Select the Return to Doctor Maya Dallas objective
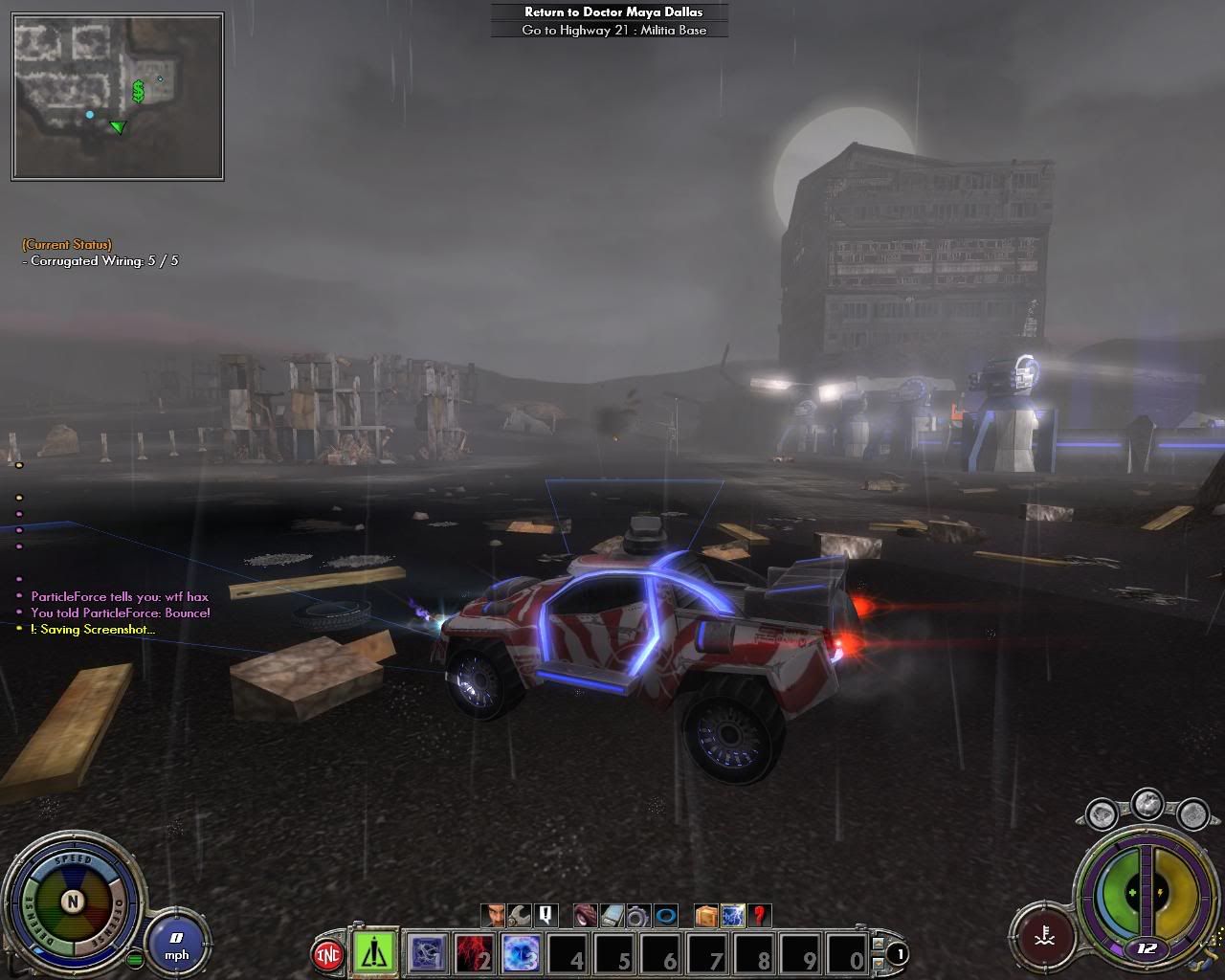Viewport: 1225px width, 980px height. point(612,12)
